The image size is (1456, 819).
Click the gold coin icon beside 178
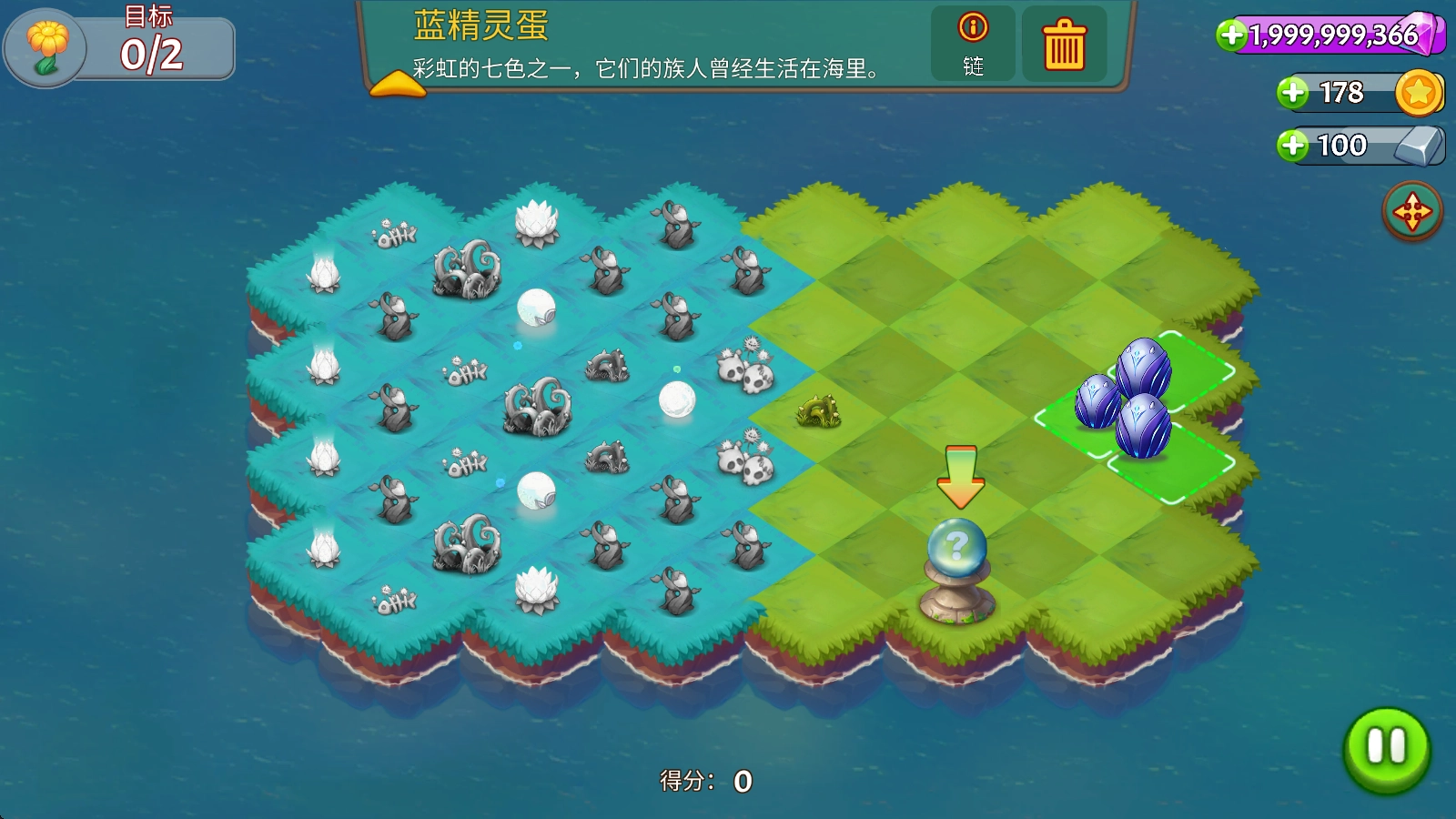(1418, 93)
